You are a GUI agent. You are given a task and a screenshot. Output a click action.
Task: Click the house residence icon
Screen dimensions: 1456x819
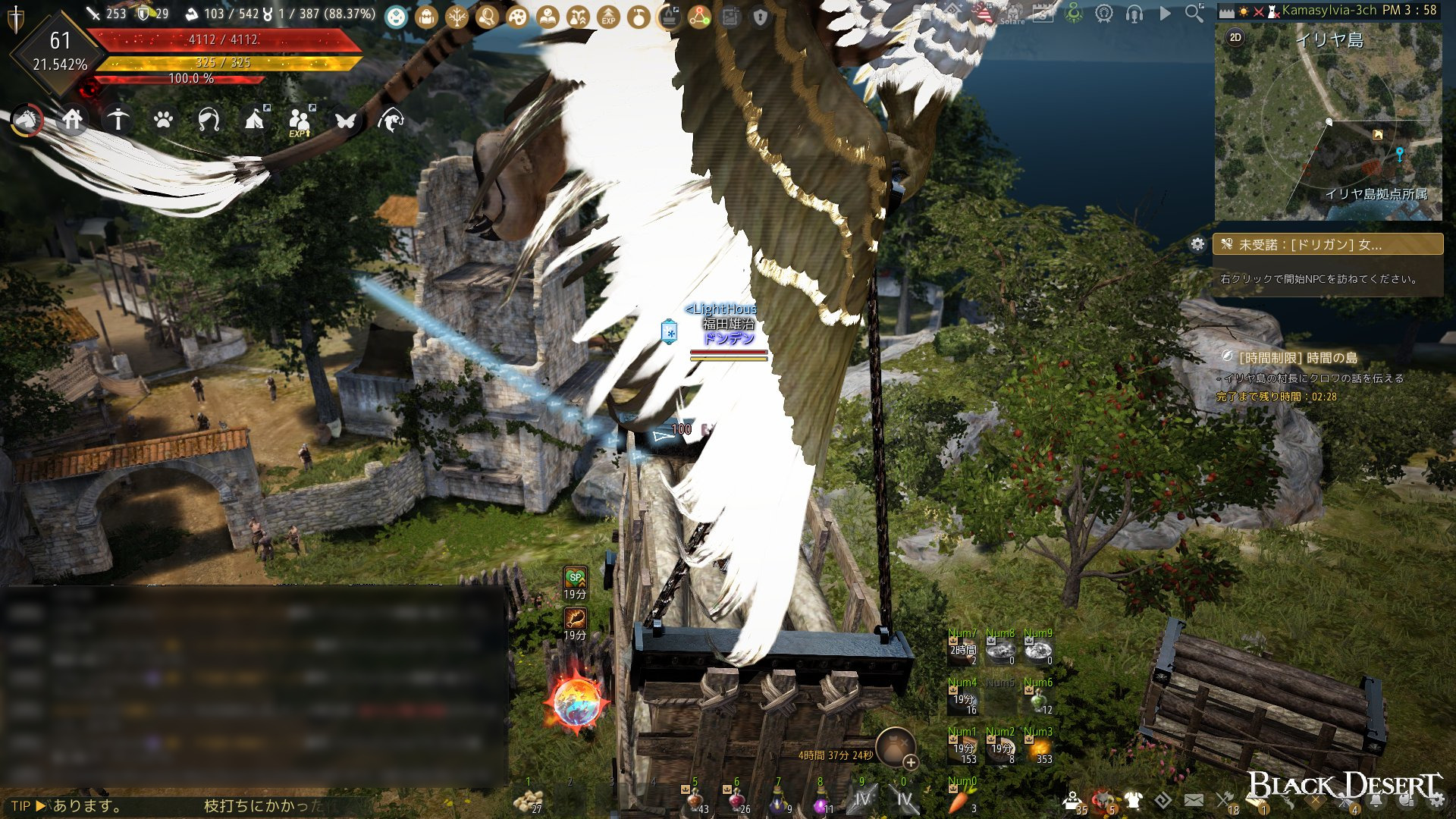coord(73,120)
